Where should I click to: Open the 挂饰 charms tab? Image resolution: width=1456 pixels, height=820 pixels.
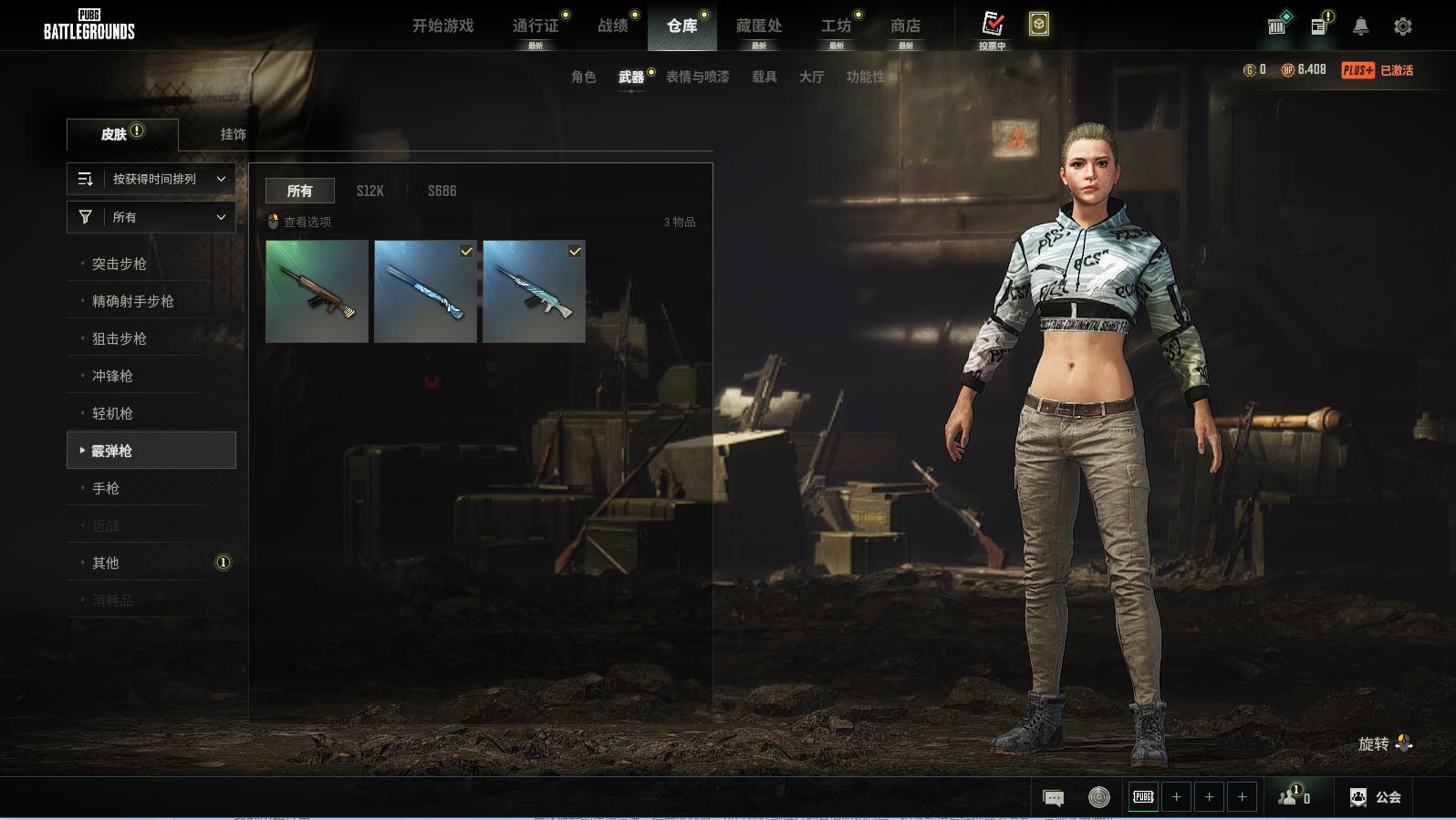coord(233,134)
